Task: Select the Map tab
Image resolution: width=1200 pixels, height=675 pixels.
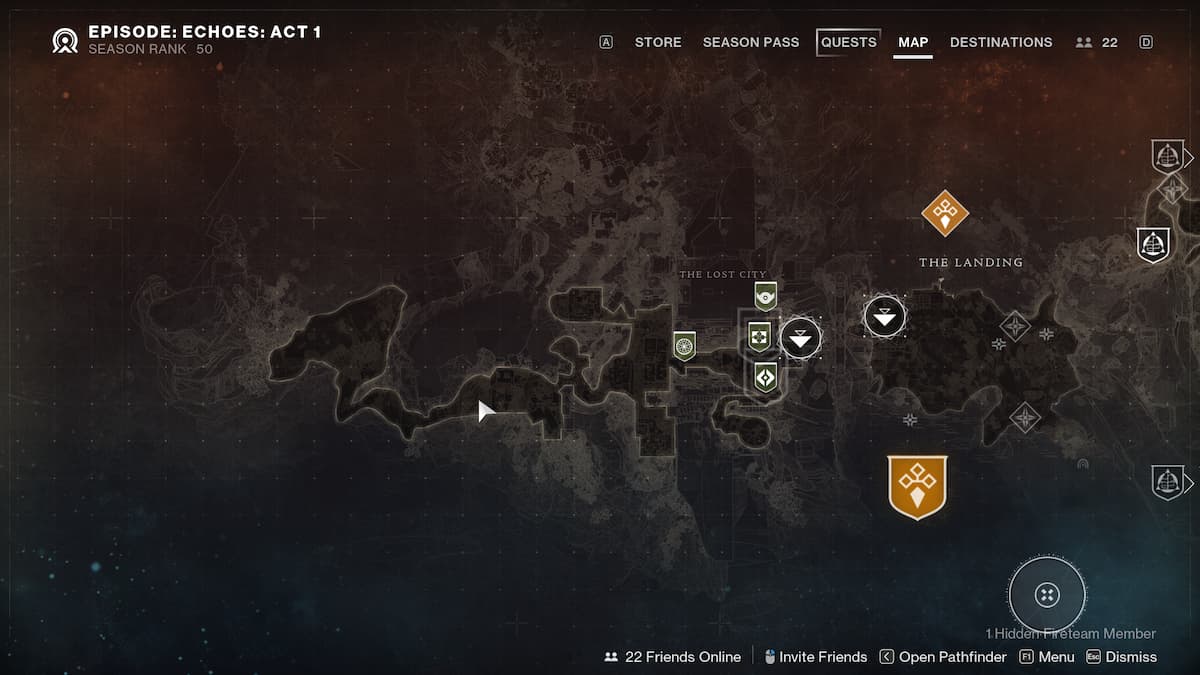Action: pyautogui.click(x=913, y=42)
